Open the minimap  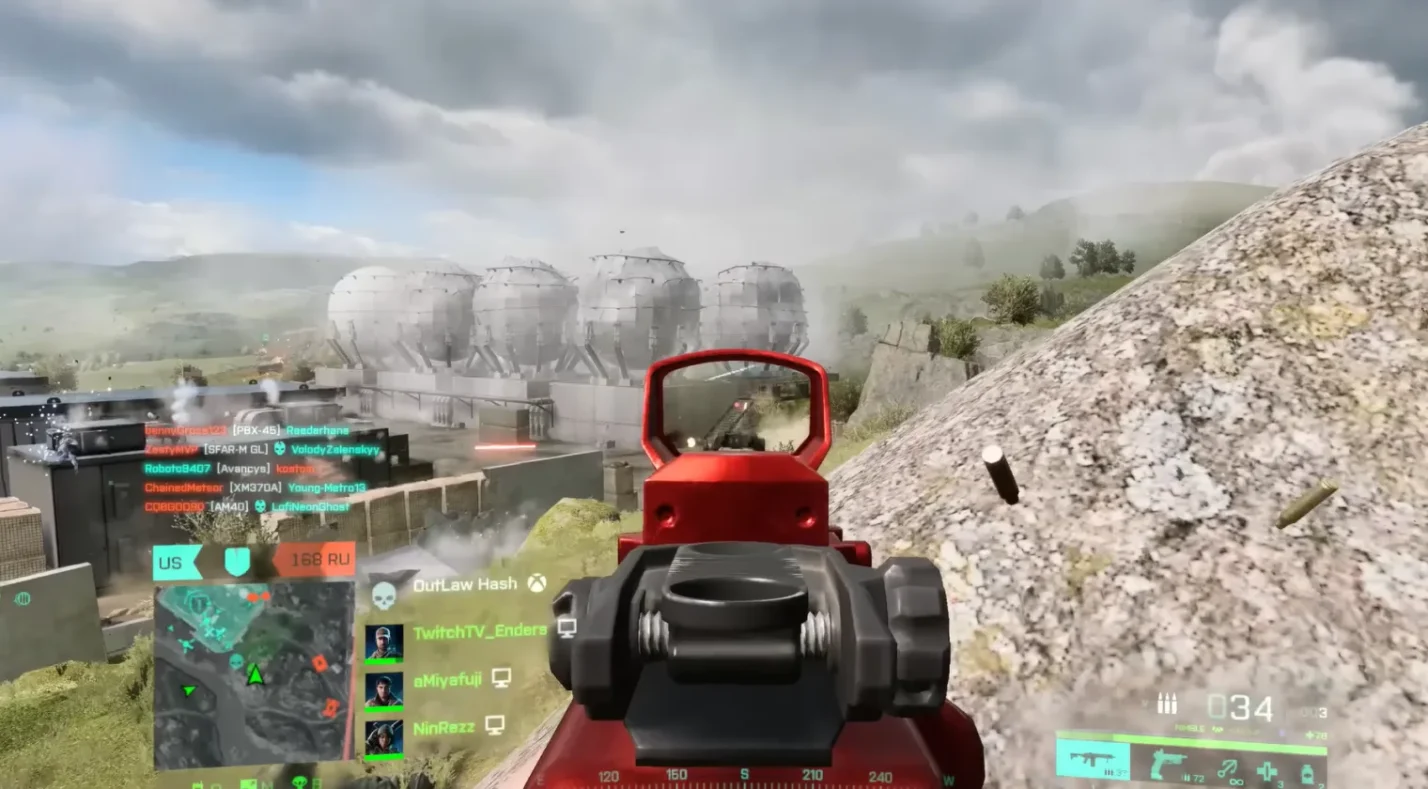254,675
